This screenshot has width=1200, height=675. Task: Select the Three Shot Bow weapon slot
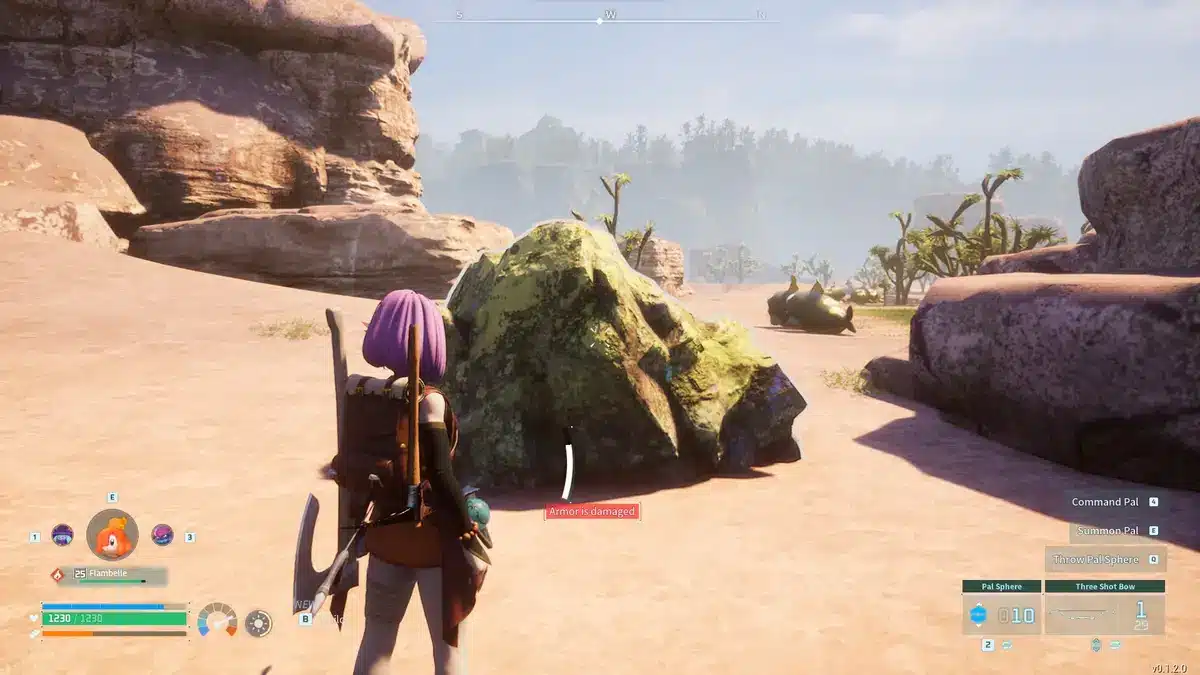1105,614
